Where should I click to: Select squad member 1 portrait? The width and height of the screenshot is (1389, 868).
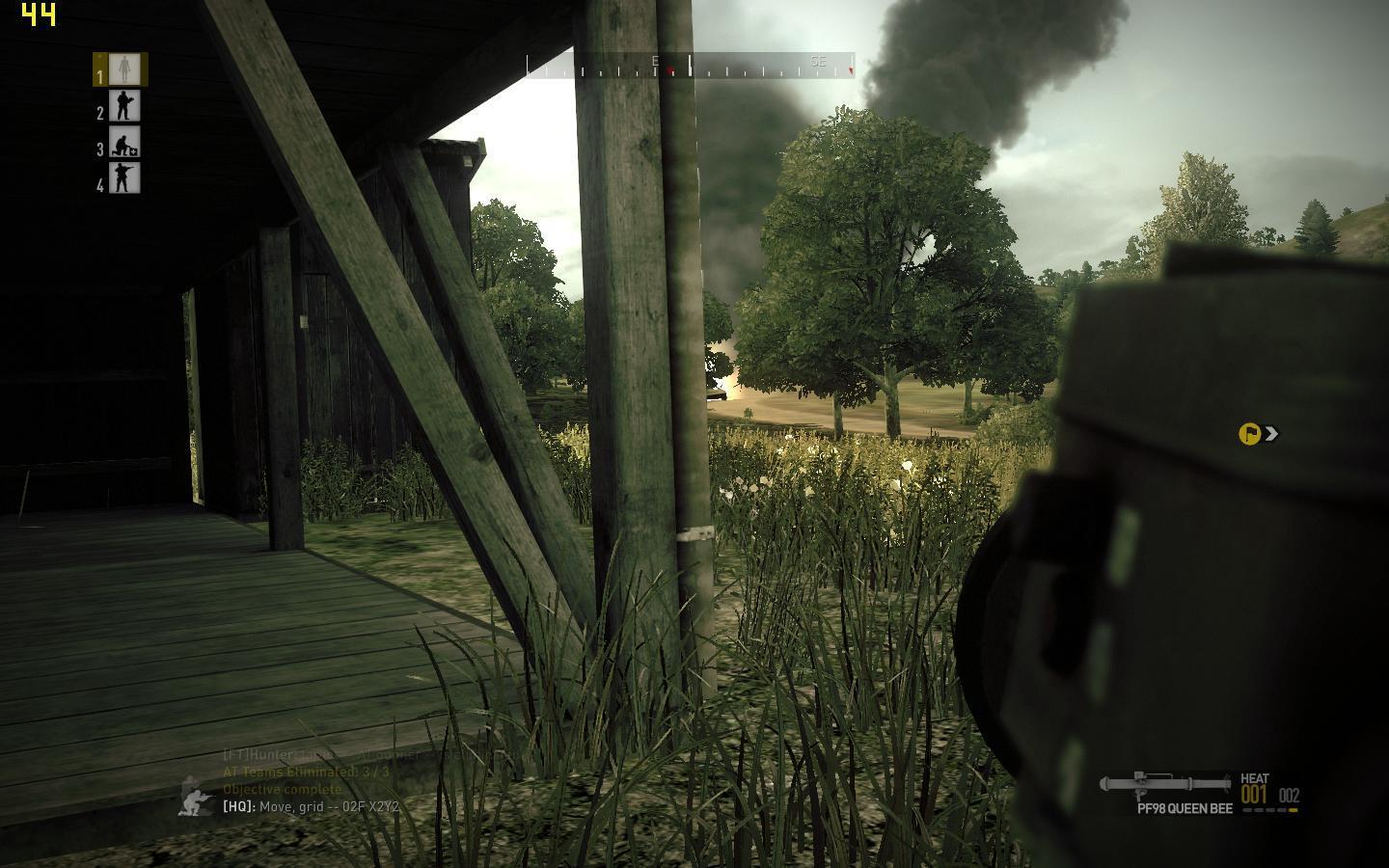[122, 69]
